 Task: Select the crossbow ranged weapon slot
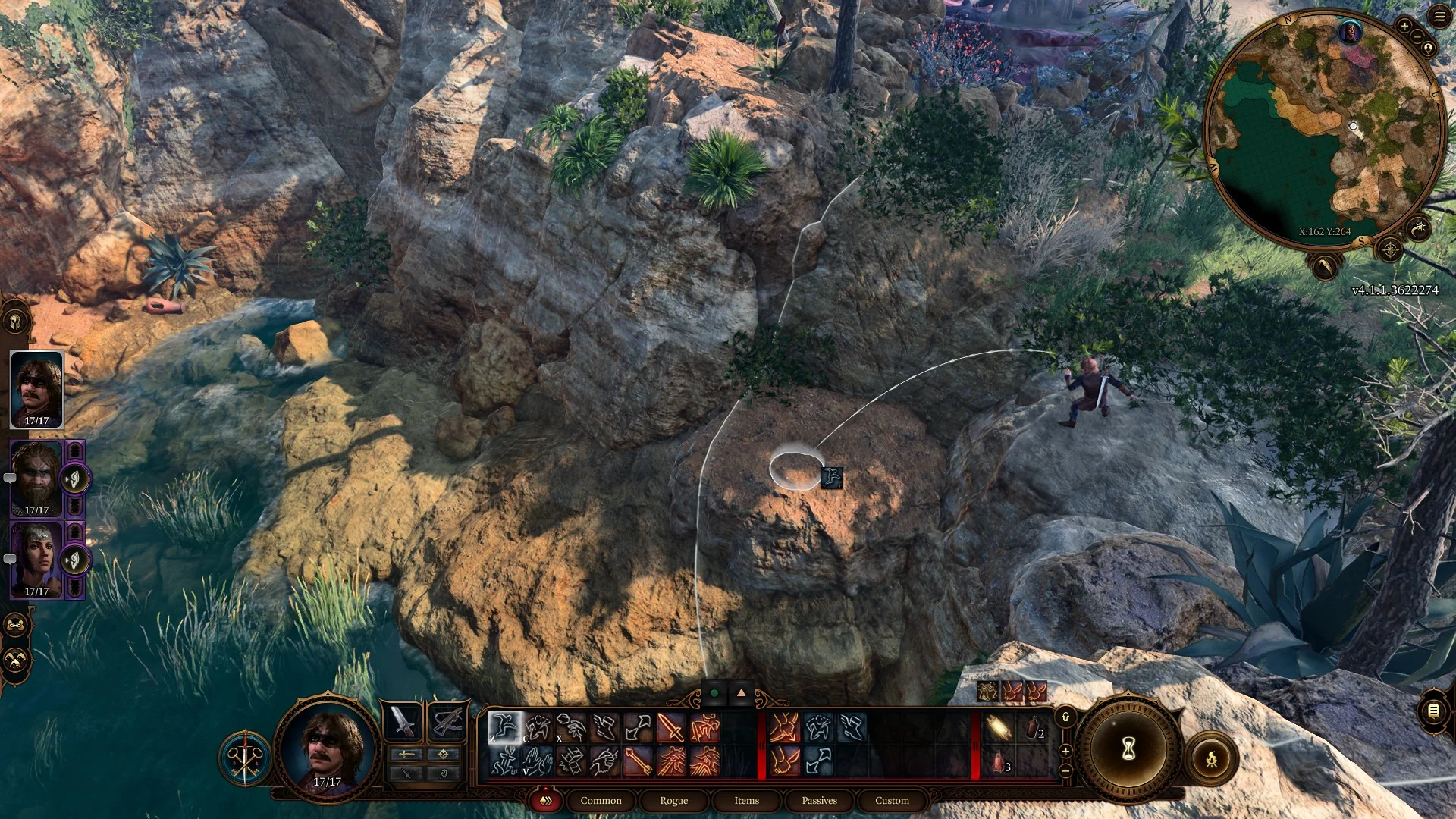point(446,721)
